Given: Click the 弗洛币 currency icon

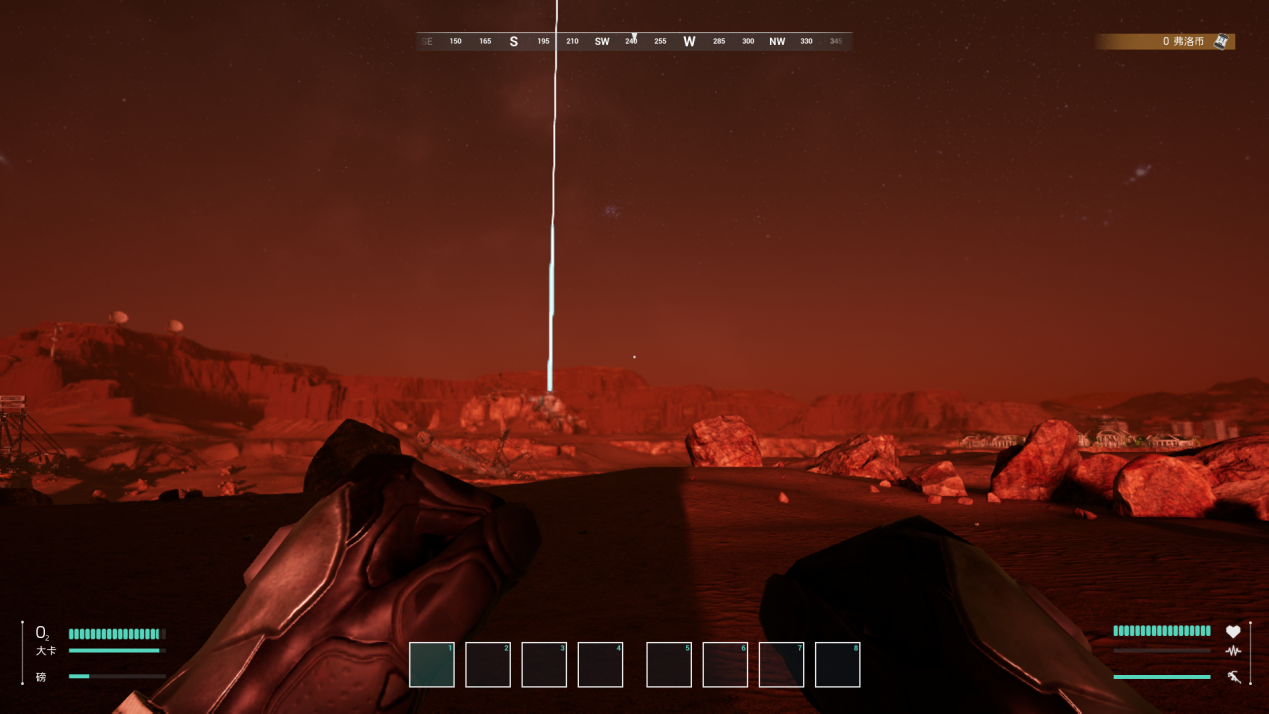Looking at the screenshot, I should [x=1221, y=41].
